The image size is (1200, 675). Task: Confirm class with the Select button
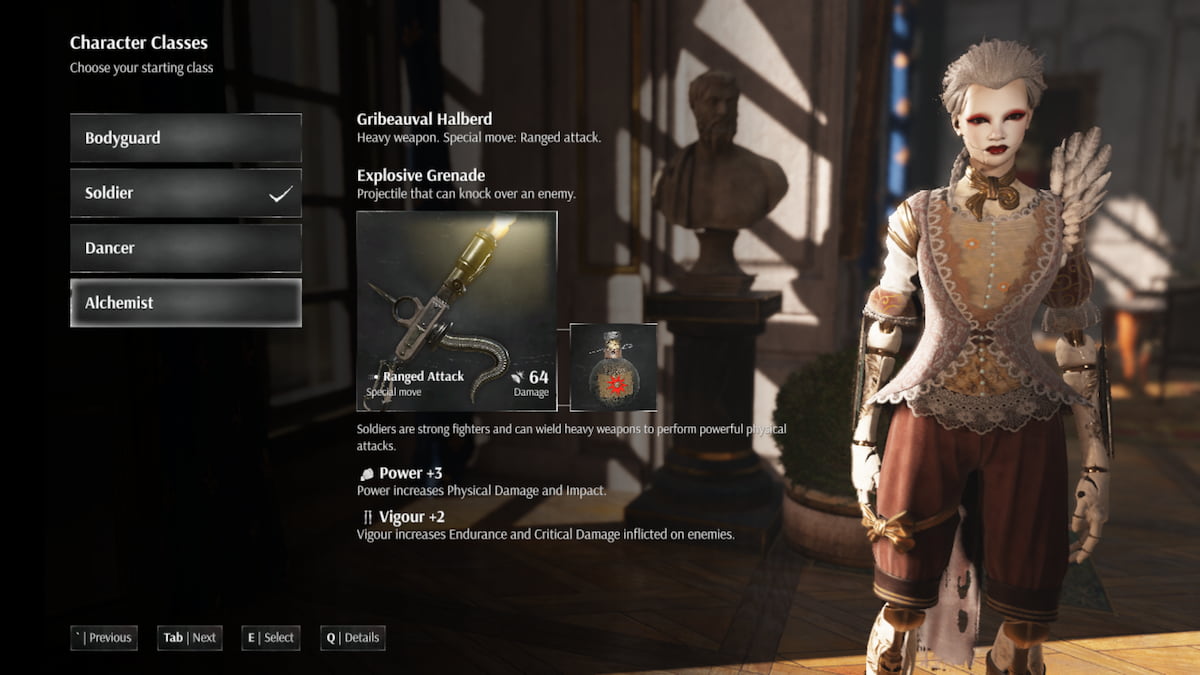tap(271, 637)
